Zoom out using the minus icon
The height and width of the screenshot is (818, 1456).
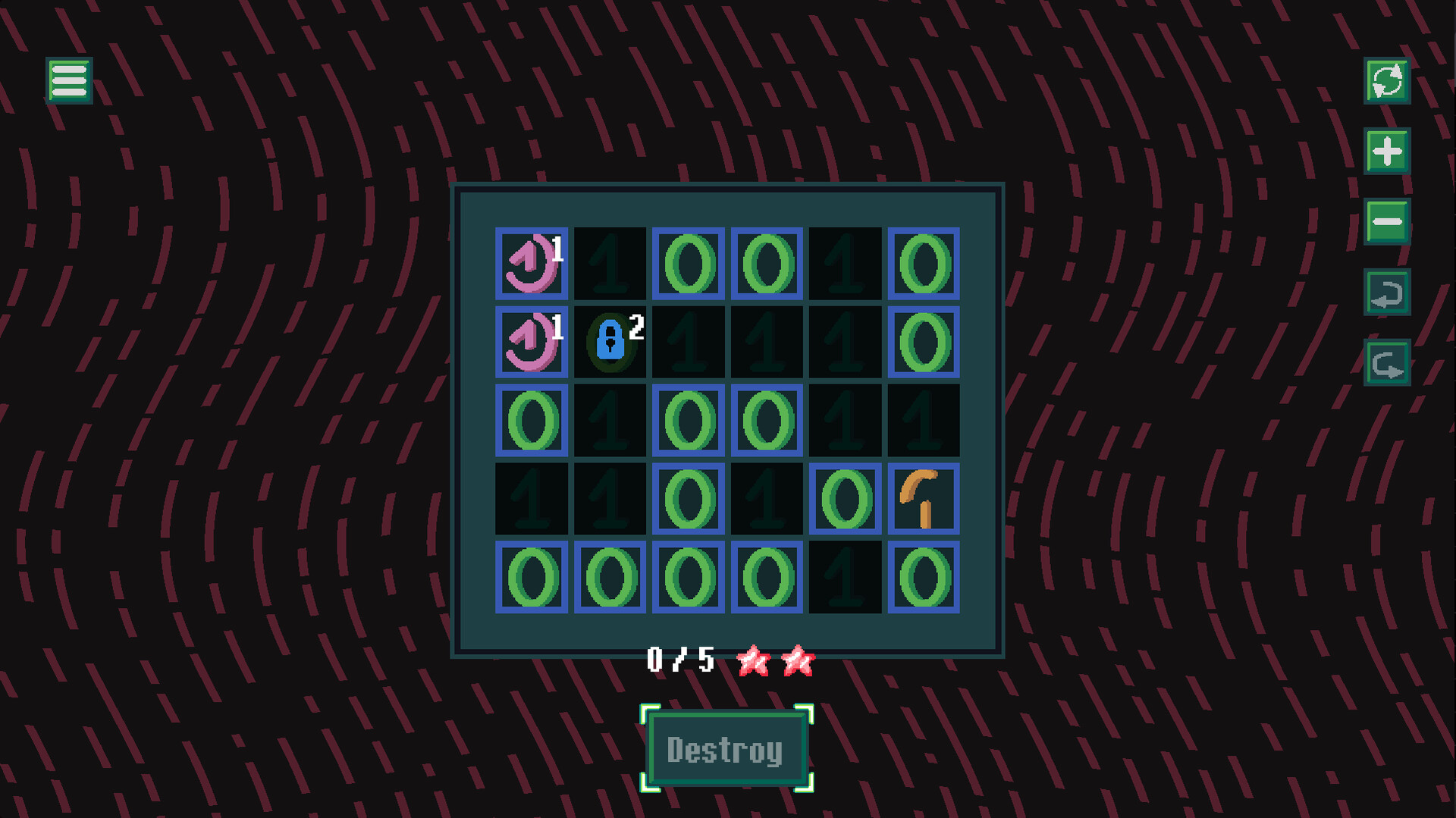tap(1386, 220)
